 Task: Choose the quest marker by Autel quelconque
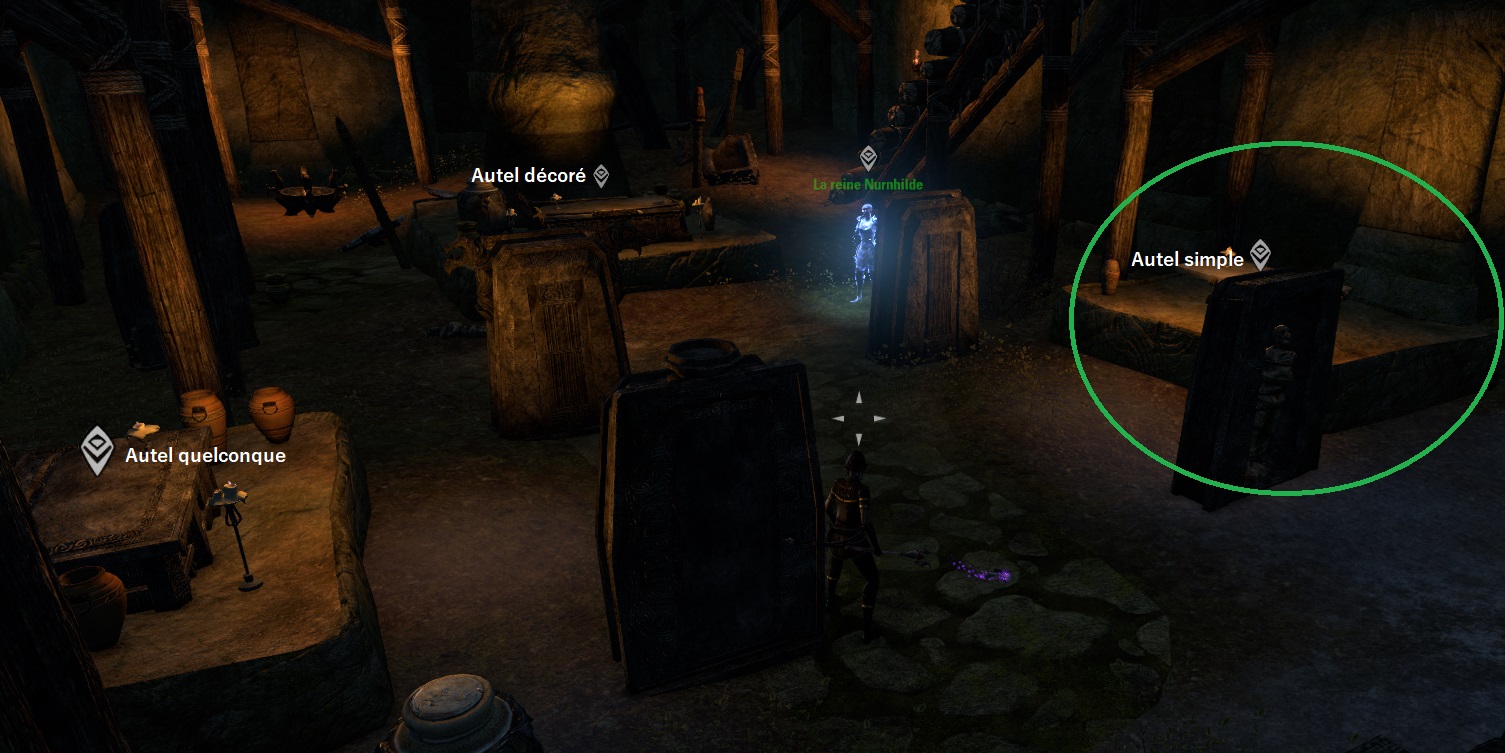97,450
